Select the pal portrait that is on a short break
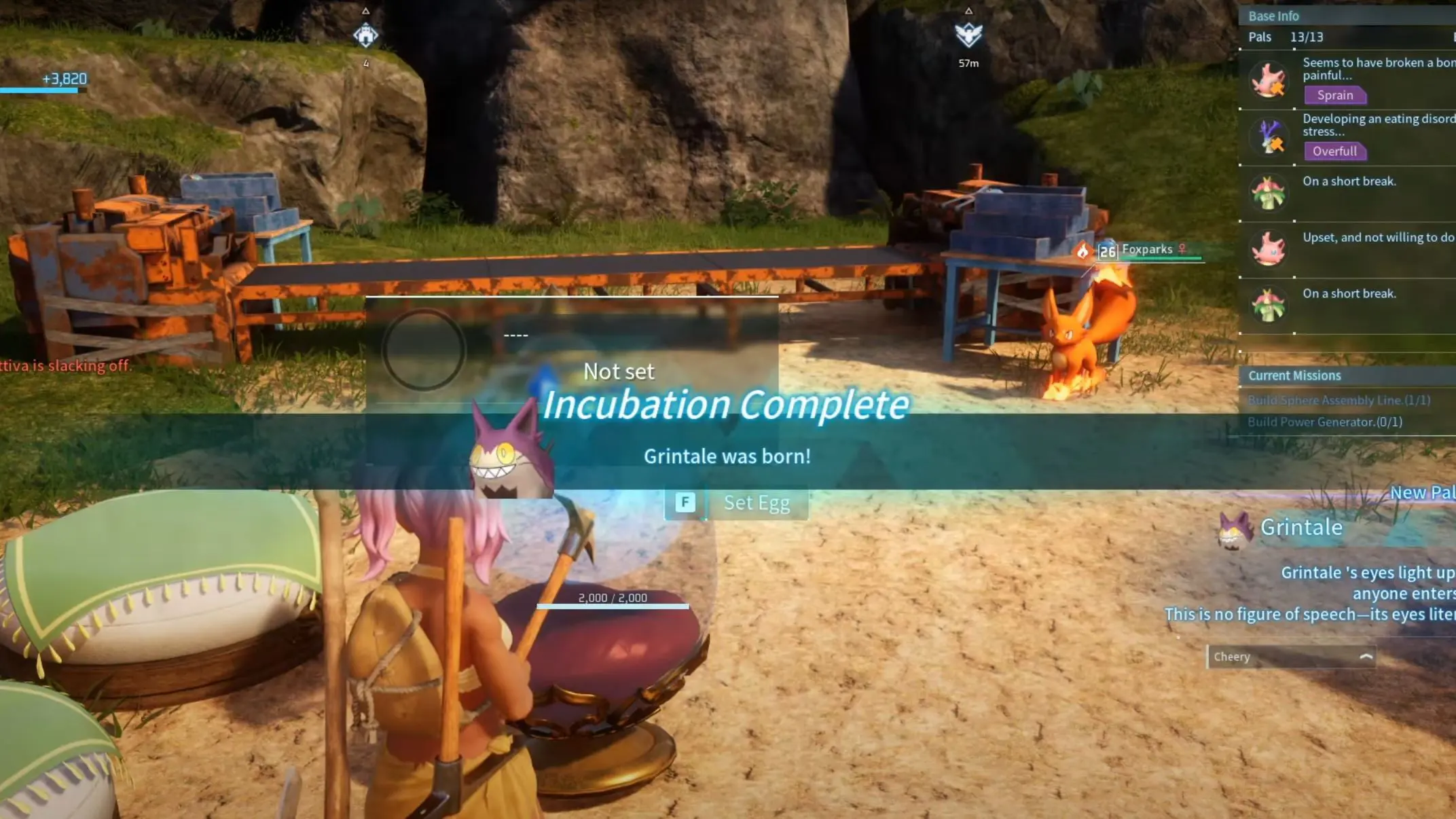 [1269, 193]
